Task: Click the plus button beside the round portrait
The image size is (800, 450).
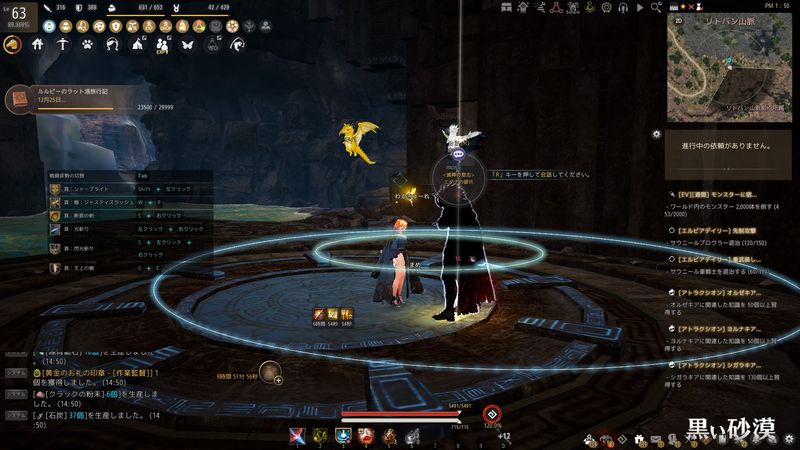Action: [277, 380]
